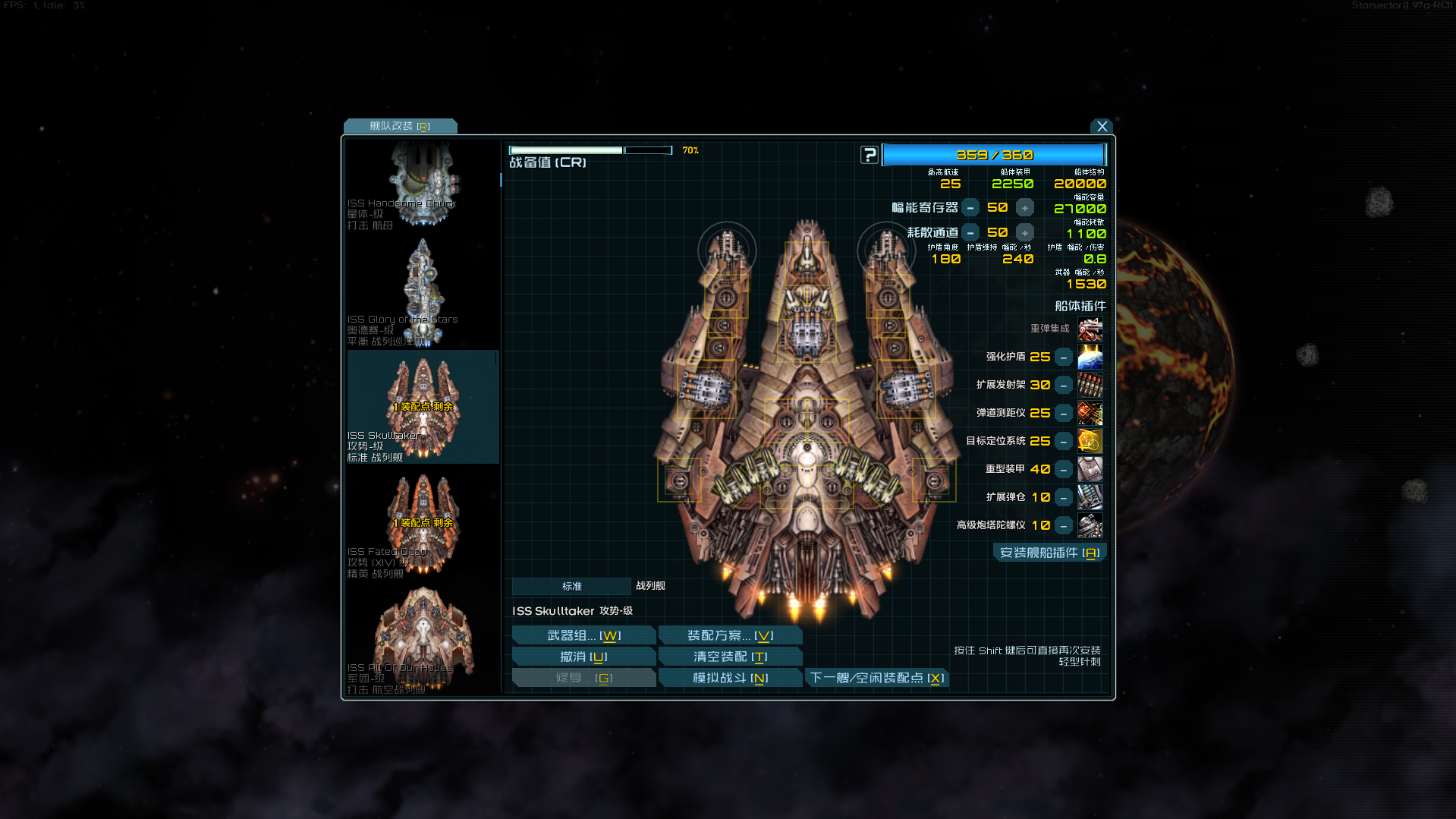
Task: Increase 耗散通道 vents by one
Action: [x=1025, y=233]
